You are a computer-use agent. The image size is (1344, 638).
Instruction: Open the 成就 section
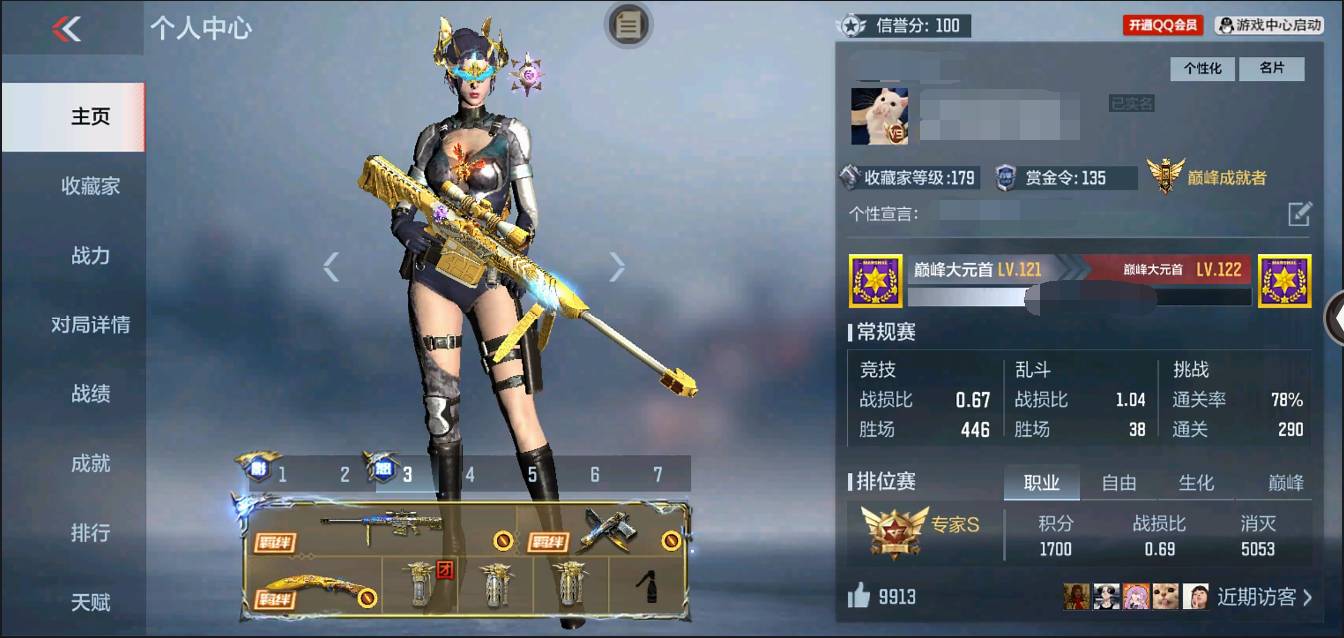(x=90, y=463)
